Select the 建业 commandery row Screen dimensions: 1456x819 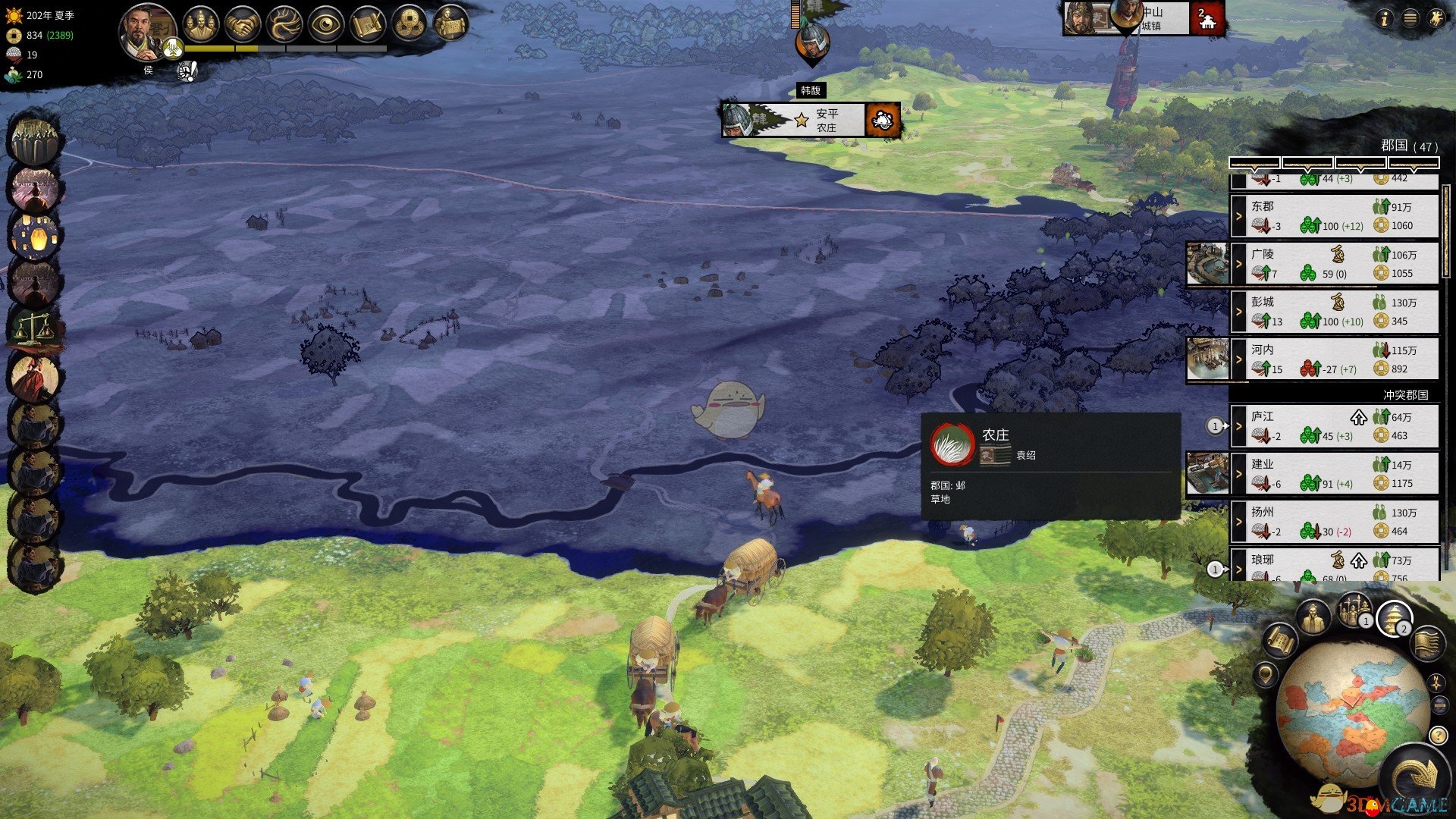pos(1335,473)
